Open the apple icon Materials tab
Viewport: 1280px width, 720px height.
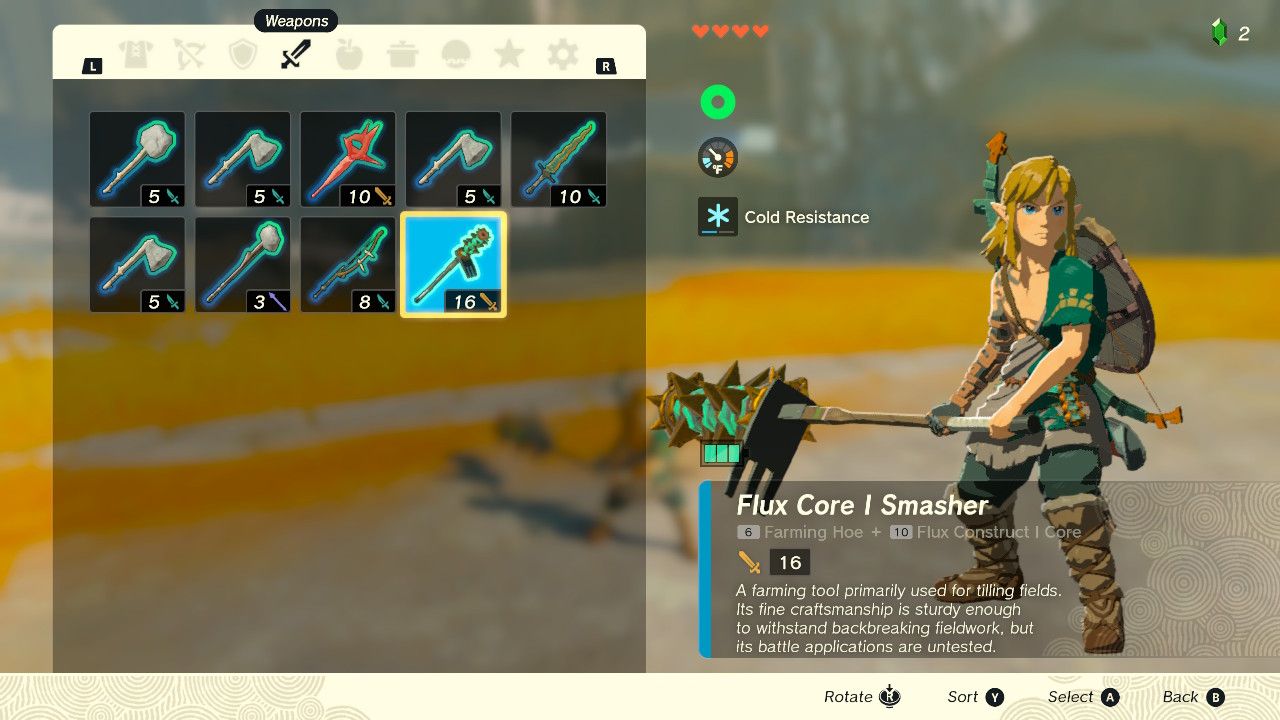coord(349,55)
